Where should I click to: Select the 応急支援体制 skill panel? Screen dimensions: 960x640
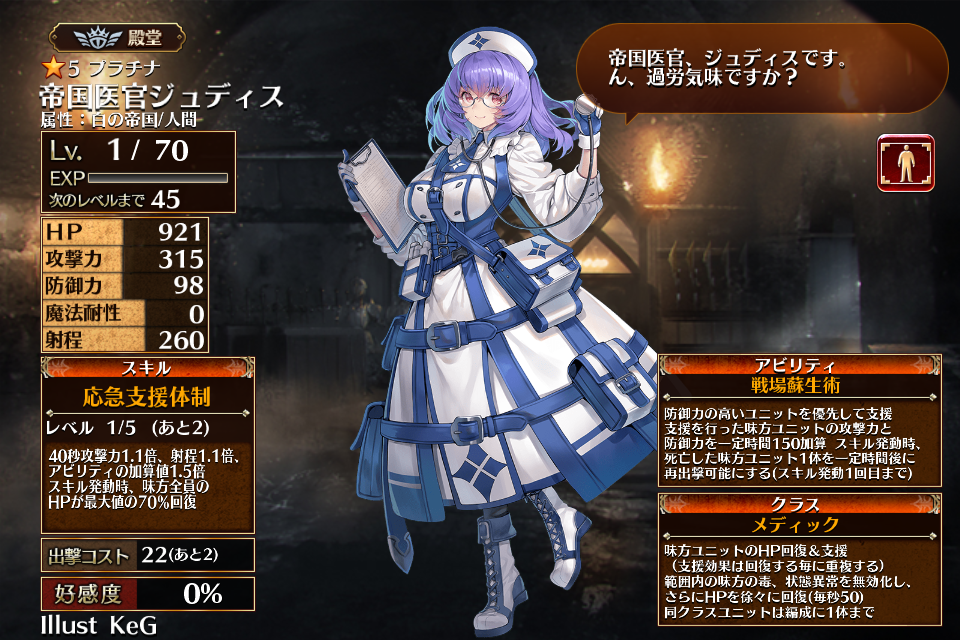click(146, 396)
